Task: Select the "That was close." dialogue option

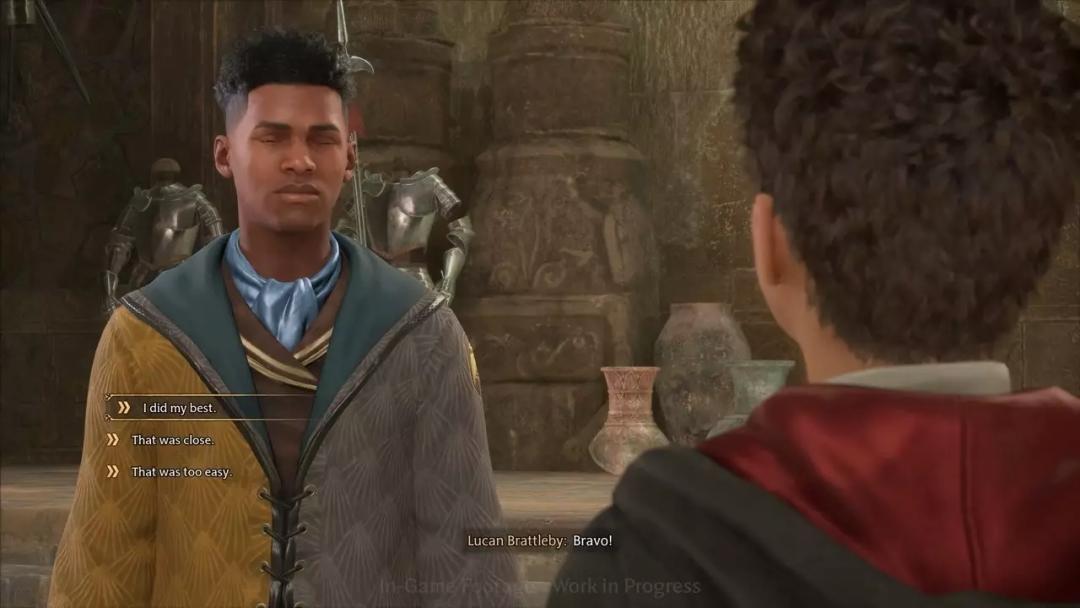Action: 172,440
